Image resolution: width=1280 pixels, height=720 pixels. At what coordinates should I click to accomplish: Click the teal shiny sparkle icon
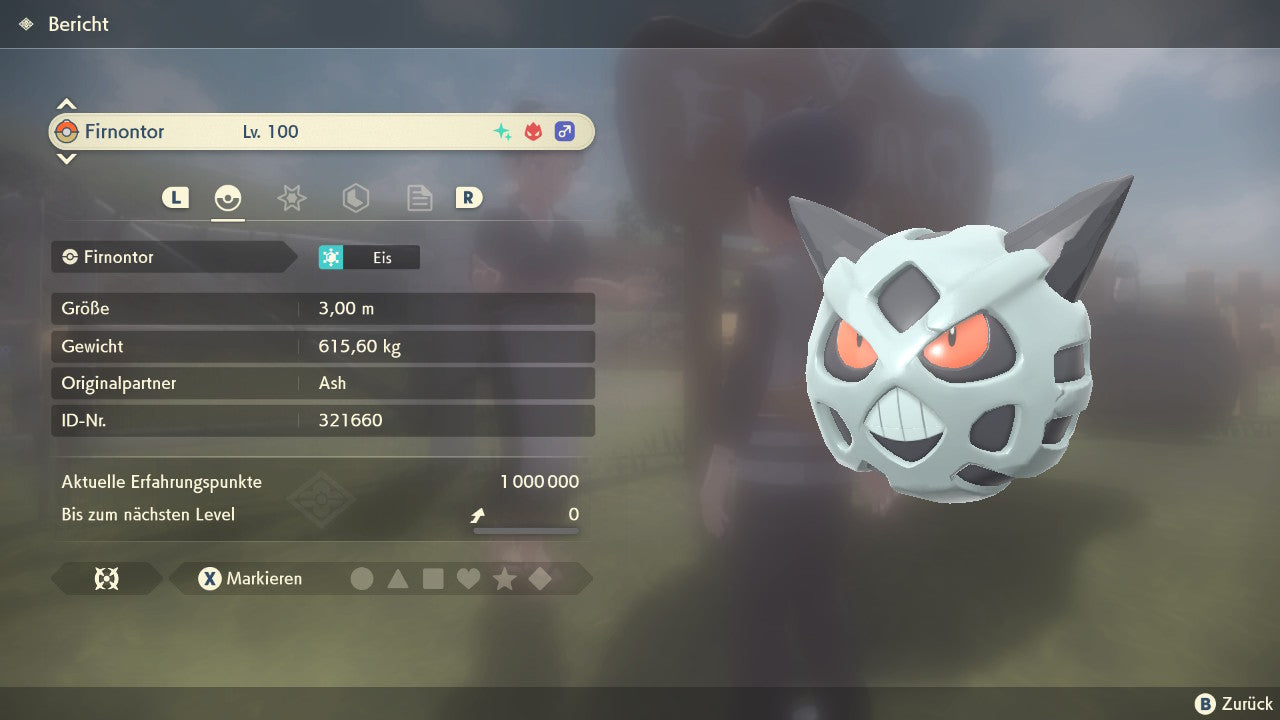pyautogui.click(x=502, y=132)
